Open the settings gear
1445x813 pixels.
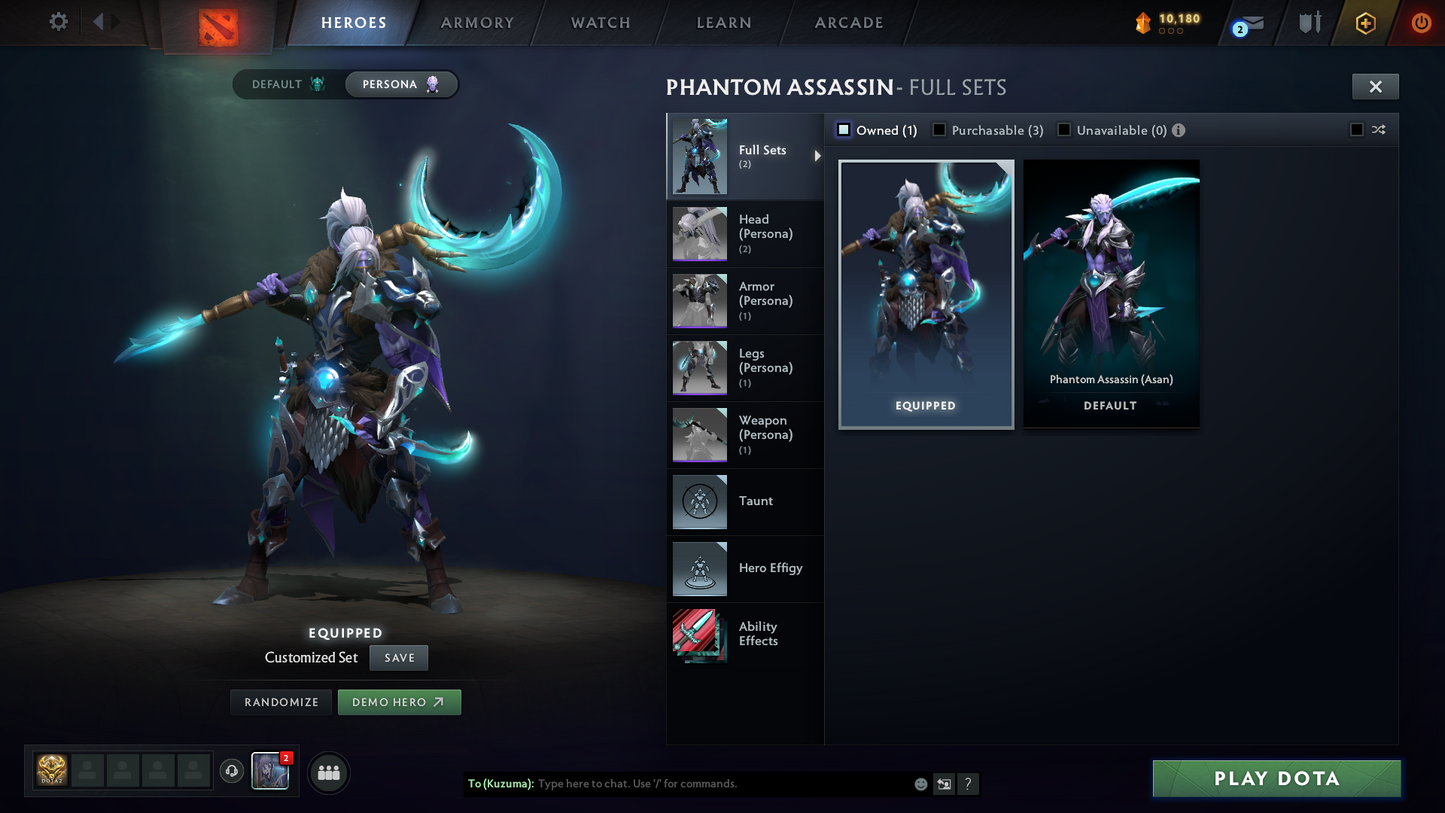pos(57,21)
